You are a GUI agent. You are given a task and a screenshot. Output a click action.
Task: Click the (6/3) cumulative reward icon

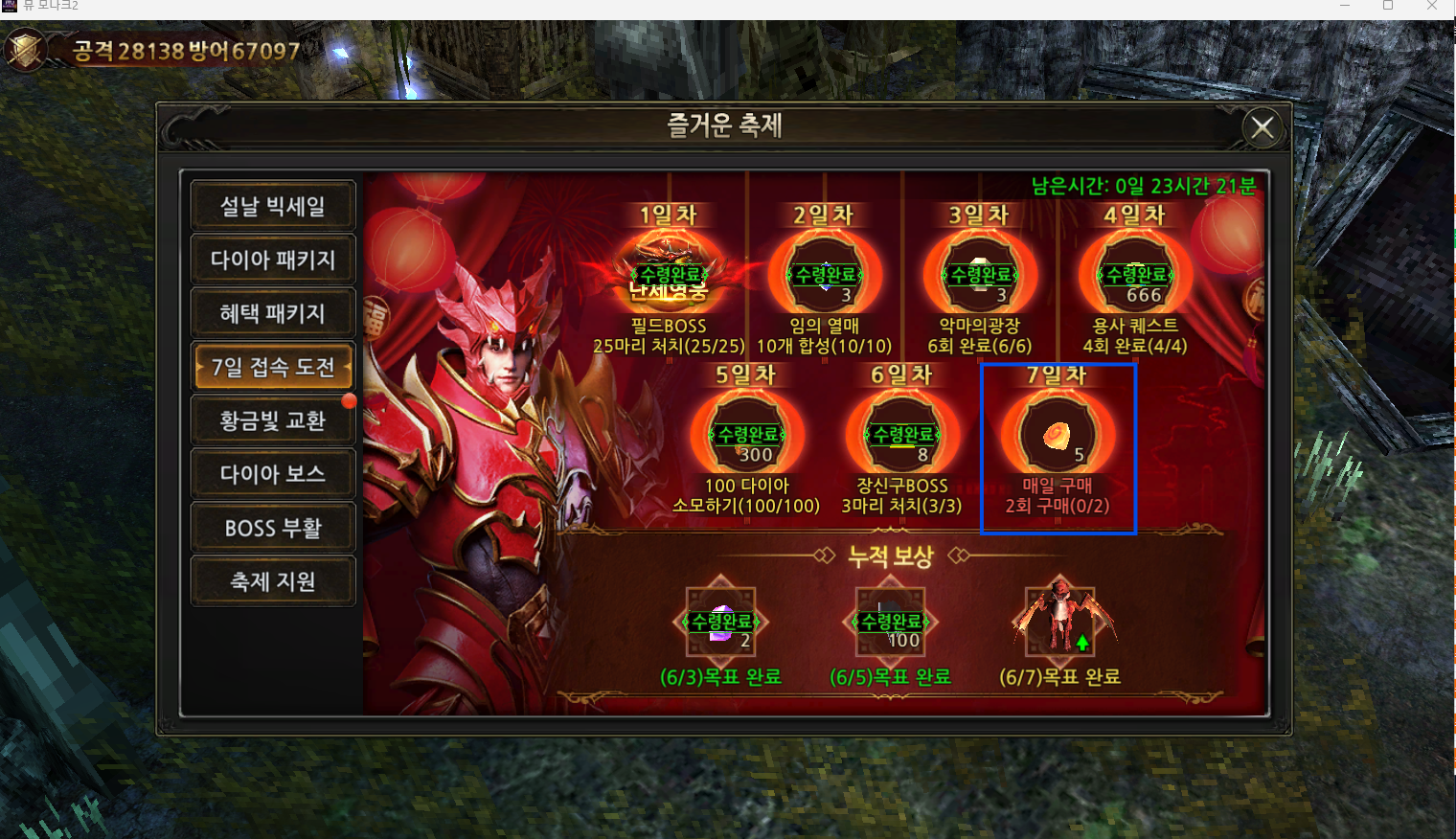tap(721, 623)
